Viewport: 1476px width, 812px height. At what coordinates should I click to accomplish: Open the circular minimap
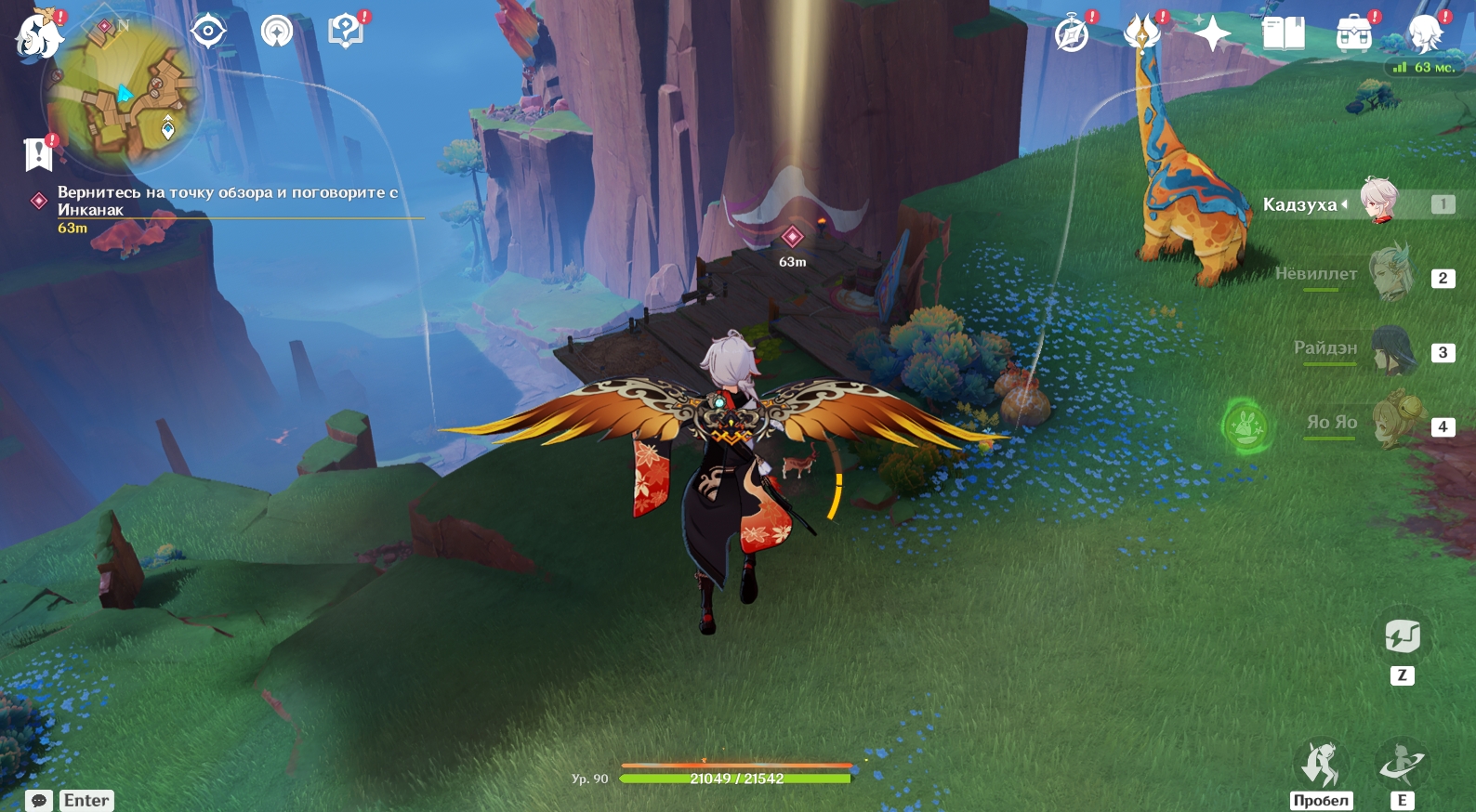coord(122,95)
